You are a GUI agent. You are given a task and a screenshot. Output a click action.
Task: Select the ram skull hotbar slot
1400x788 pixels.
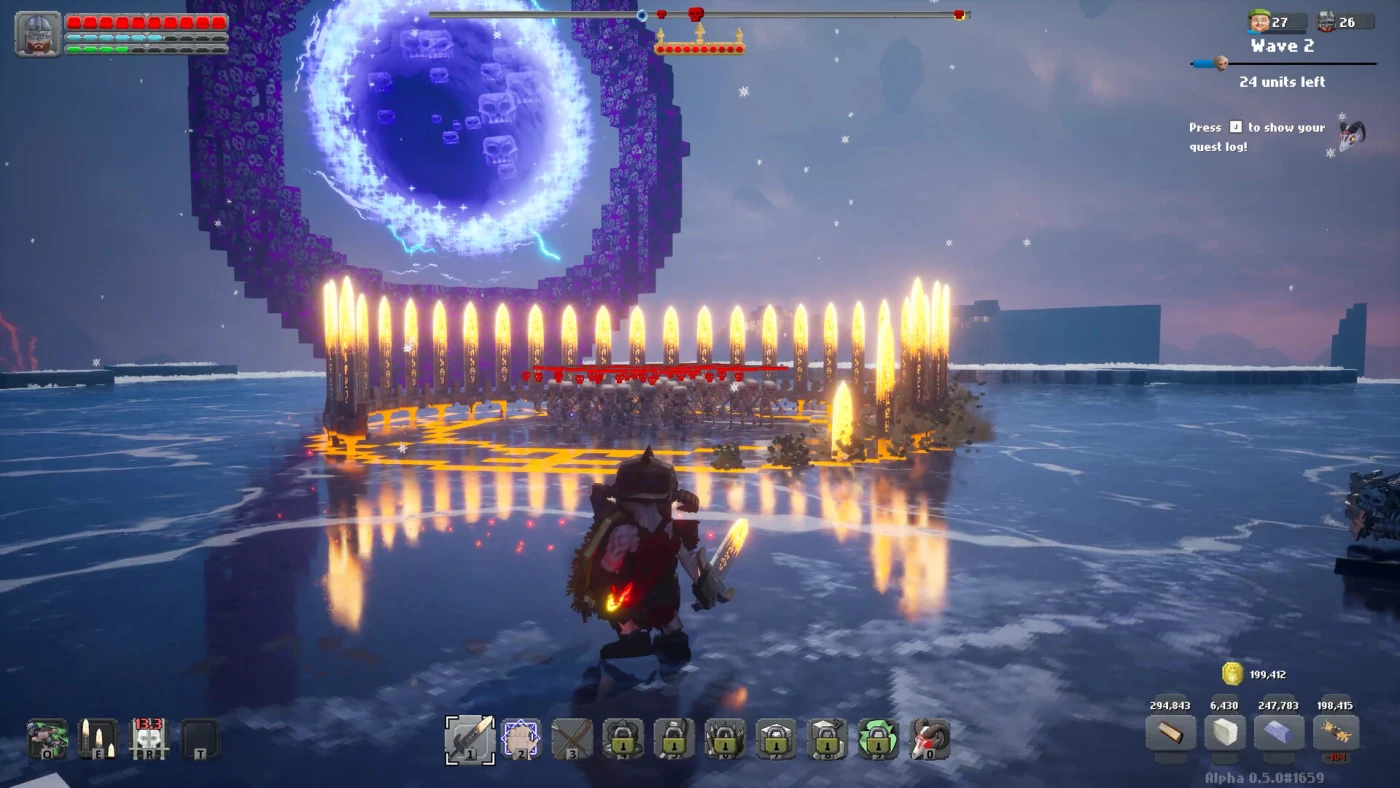(929, 739)
